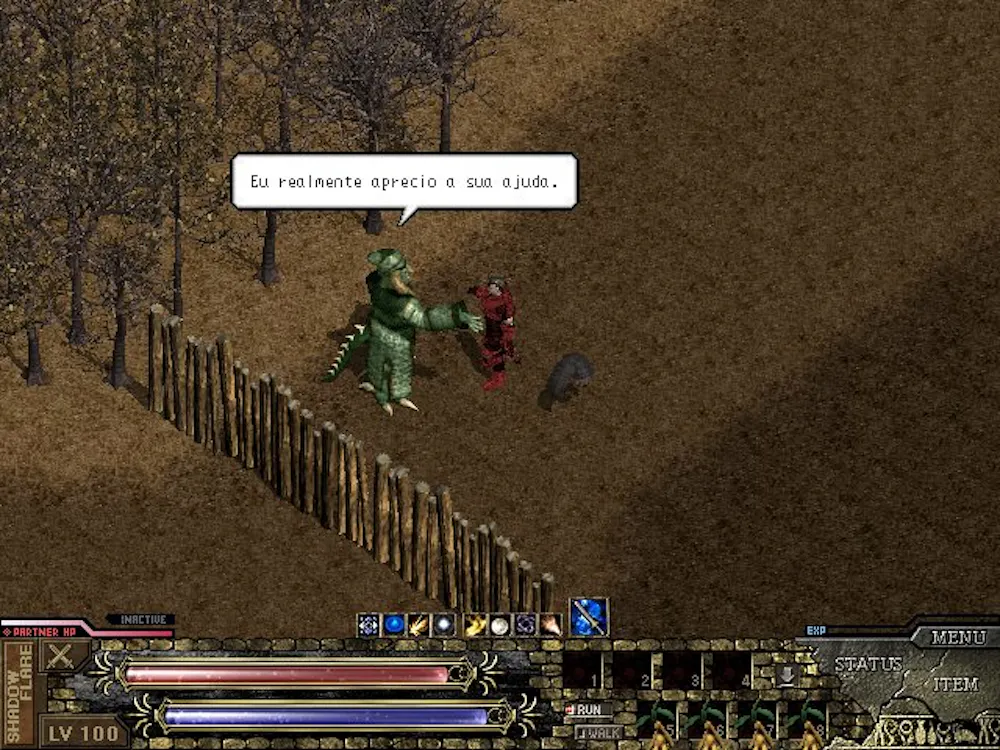Toggle the partner INACTIVE status label

click(141, 620)
